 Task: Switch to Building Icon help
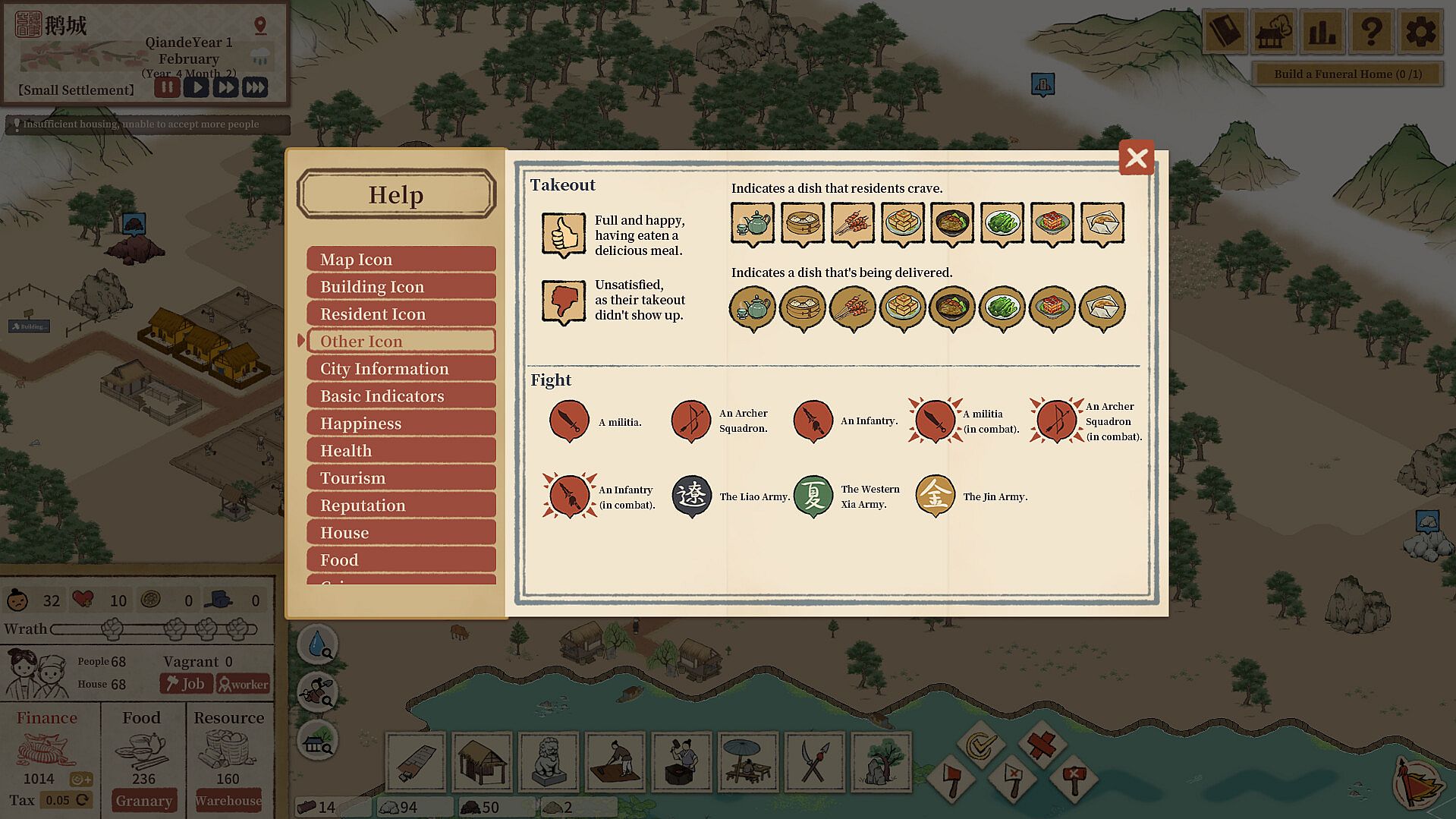(x=401, y=287)
